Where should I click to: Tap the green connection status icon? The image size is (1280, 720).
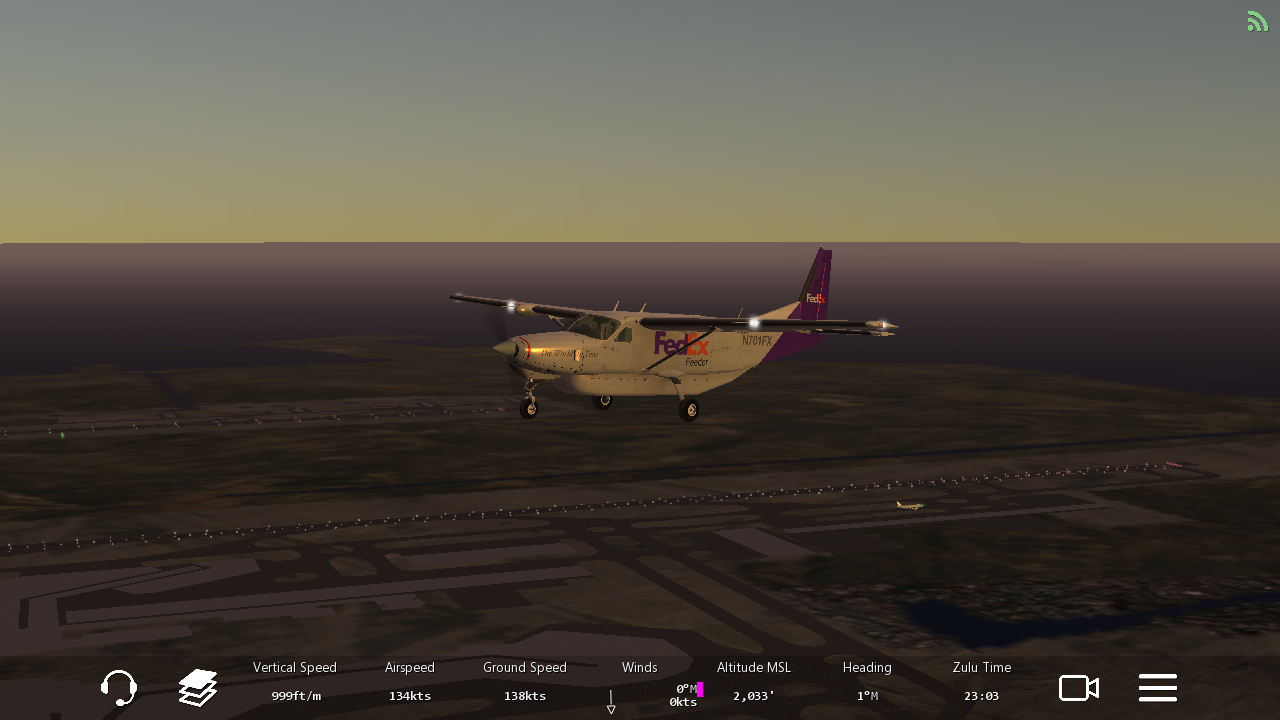click(1257, 21)
